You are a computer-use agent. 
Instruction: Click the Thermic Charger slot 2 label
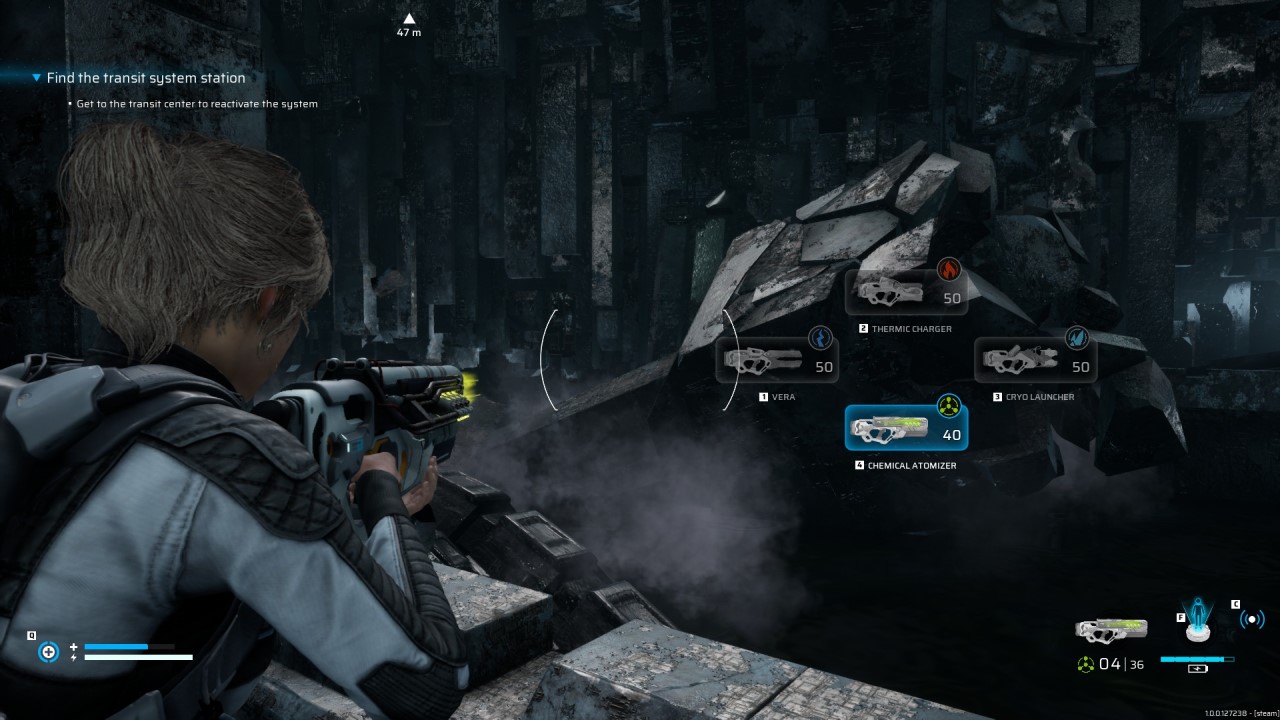pos(862,327)
